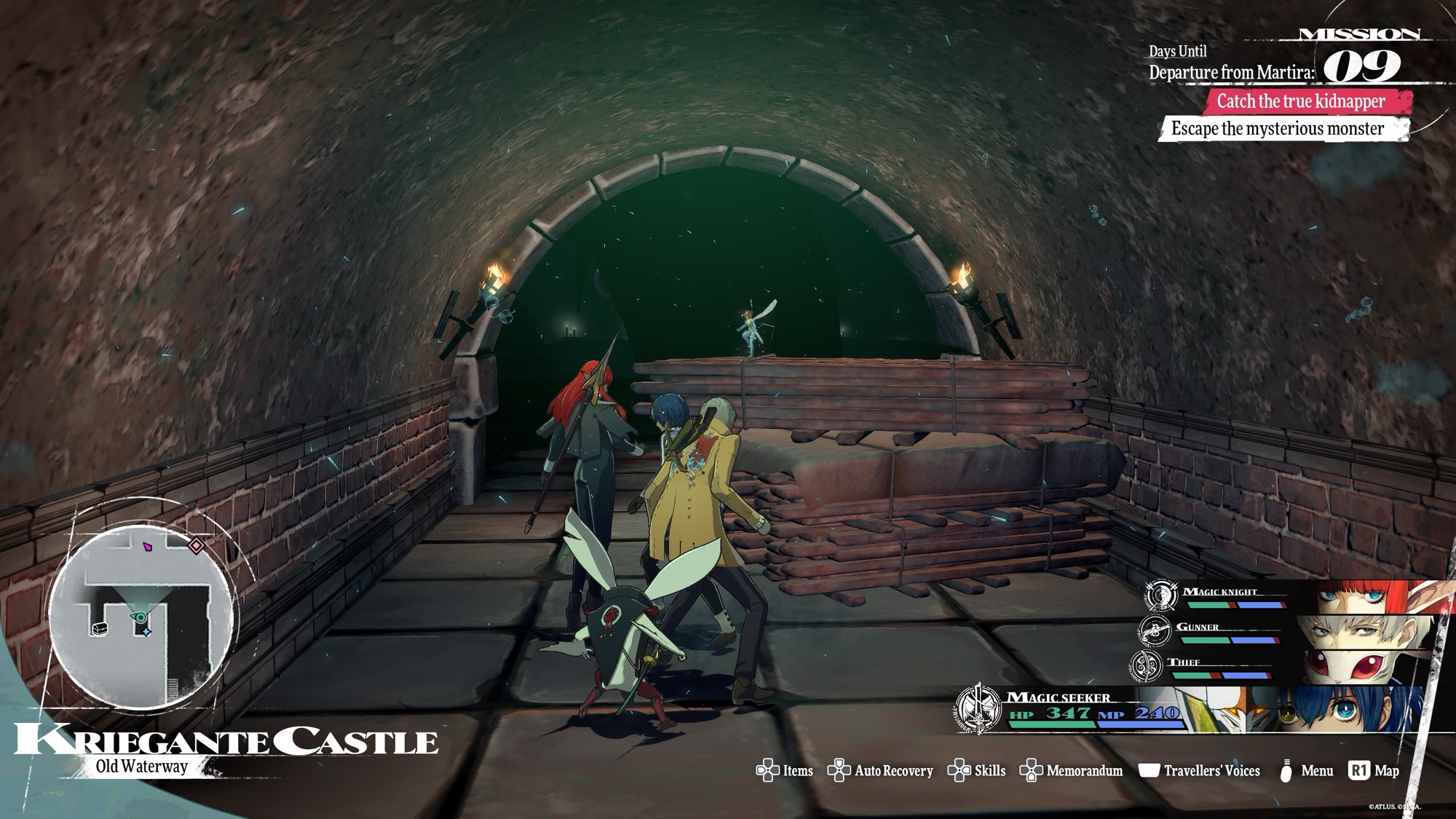Choose the Gunner party member panel
The image size is (1456, 819).
[1281, 632]
